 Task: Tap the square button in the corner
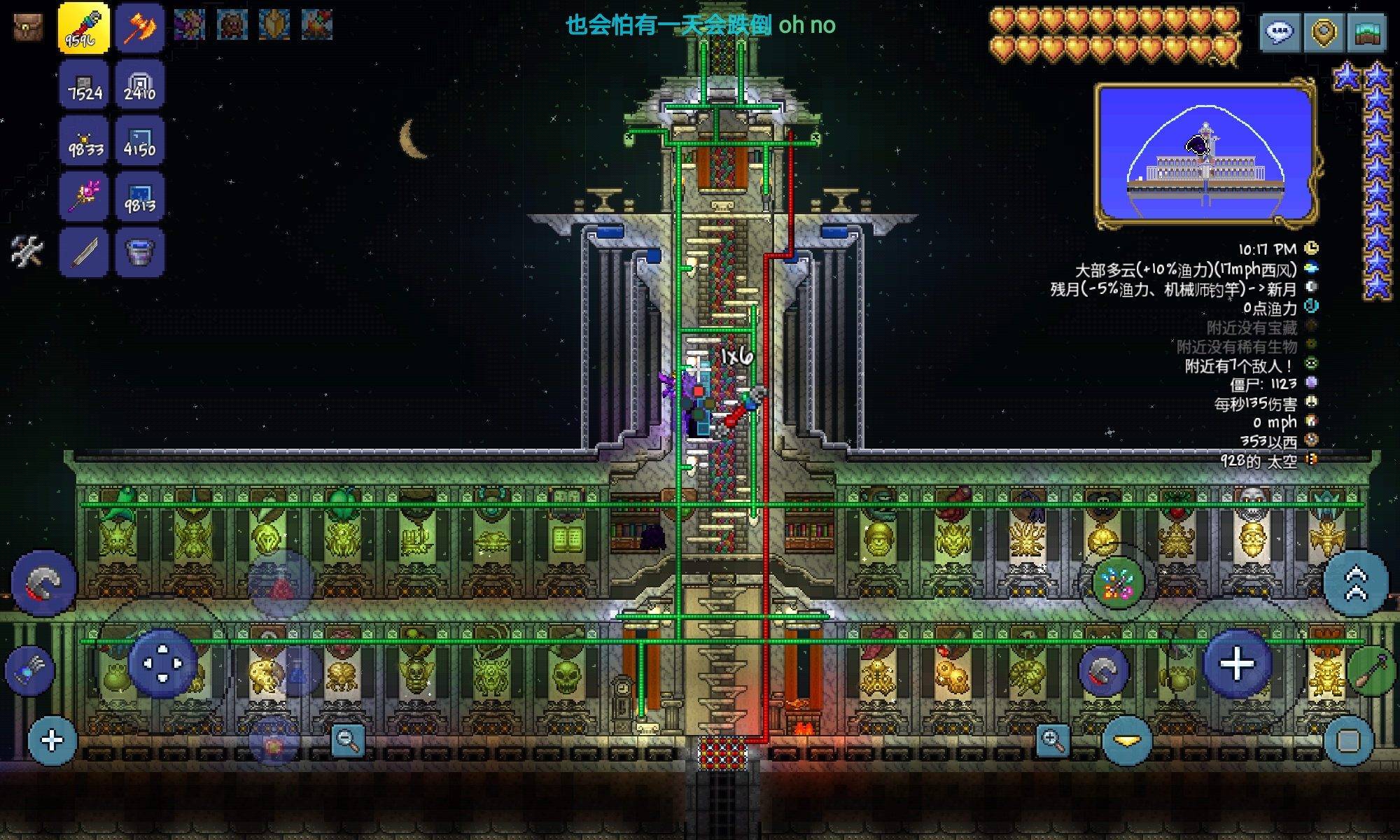pyautogui.click(x=1348, y=741)
